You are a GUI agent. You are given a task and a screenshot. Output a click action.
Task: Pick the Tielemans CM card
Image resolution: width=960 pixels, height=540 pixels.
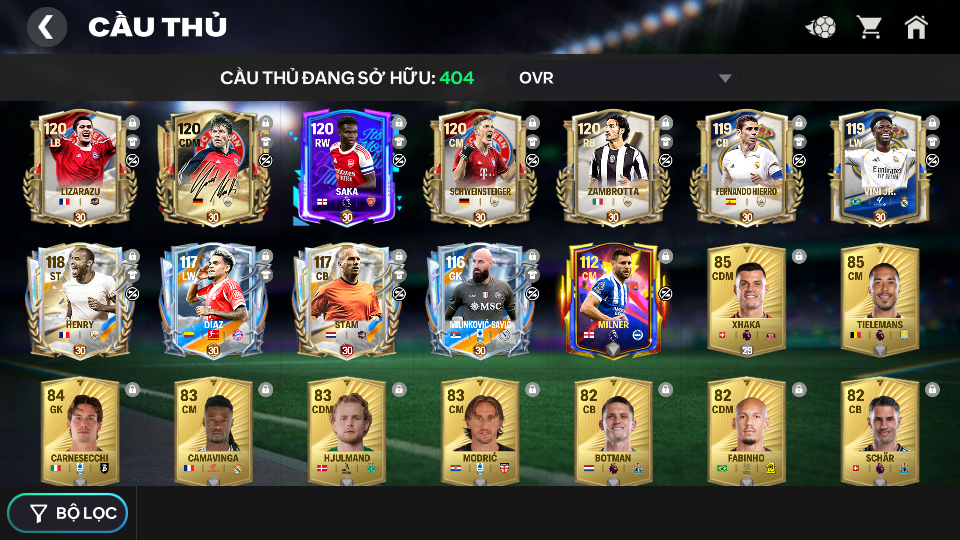[880, 300]
